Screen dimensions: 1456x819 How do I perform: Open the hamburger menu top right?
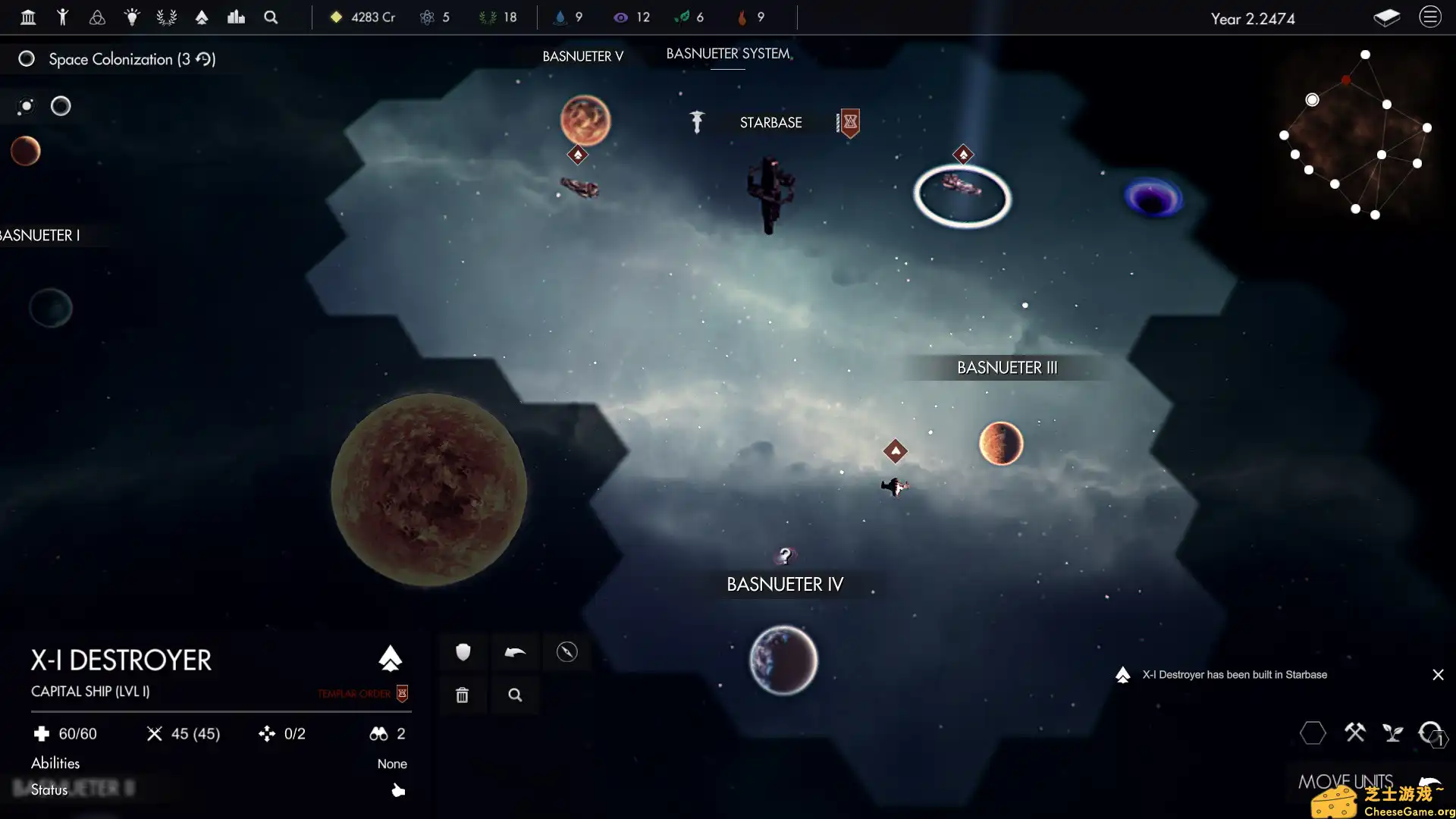pyautogui.click(x=1430, y=16)
